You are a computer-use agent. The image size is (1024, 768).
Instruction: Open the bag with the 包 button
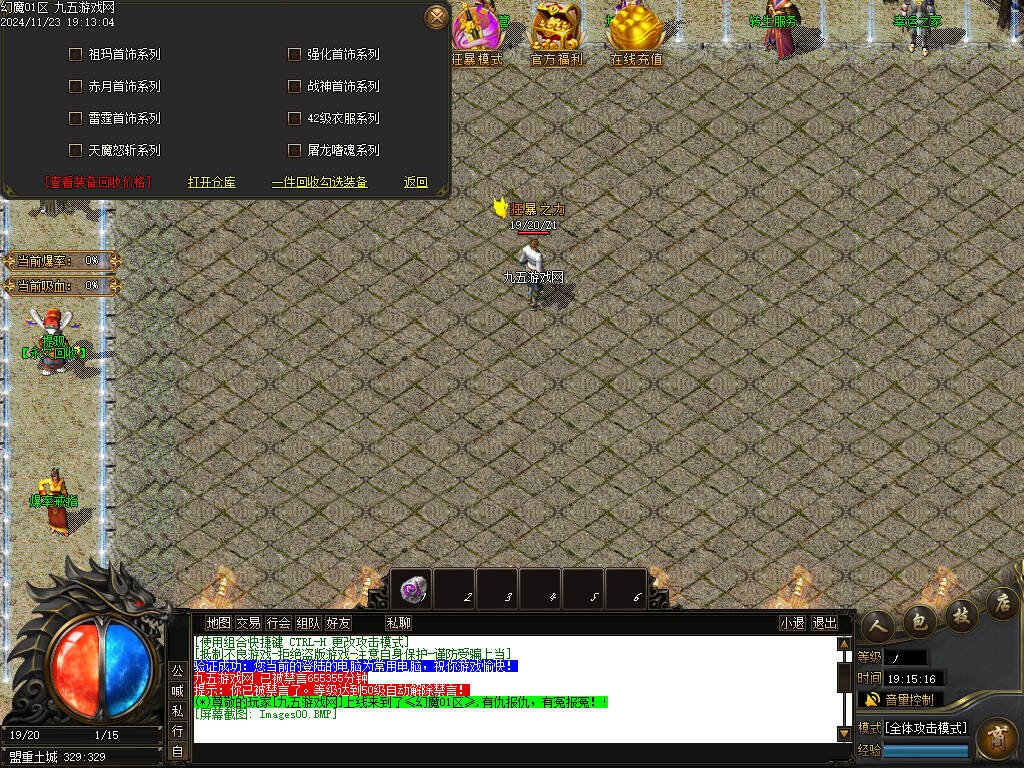(918, 621)
